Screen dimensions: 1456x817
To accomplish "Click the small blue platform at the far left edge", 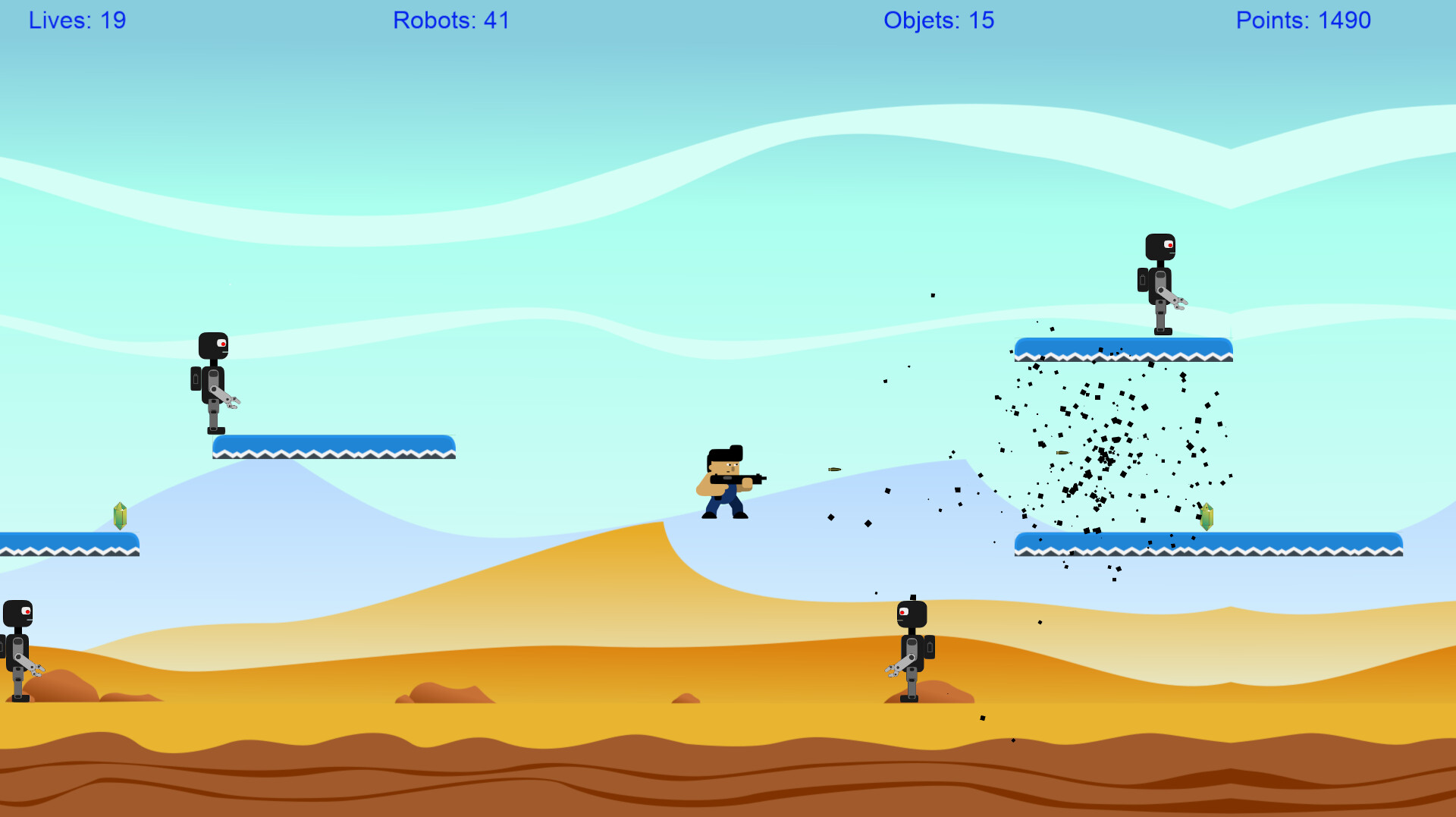I will coord(68,545).
